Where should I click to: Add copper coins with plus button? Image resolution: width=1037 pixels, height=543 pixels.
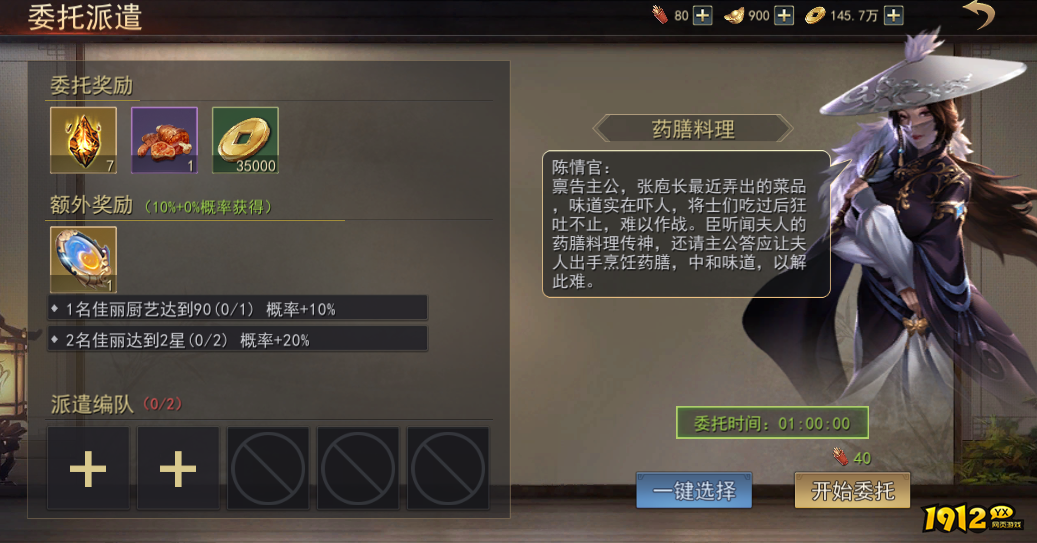point(894,16)
